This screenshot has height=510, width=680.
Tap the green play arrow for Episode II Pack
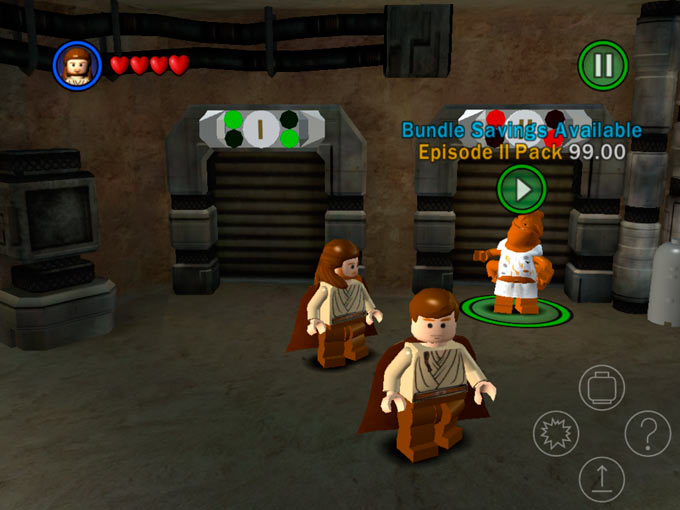tap(522, 188)
